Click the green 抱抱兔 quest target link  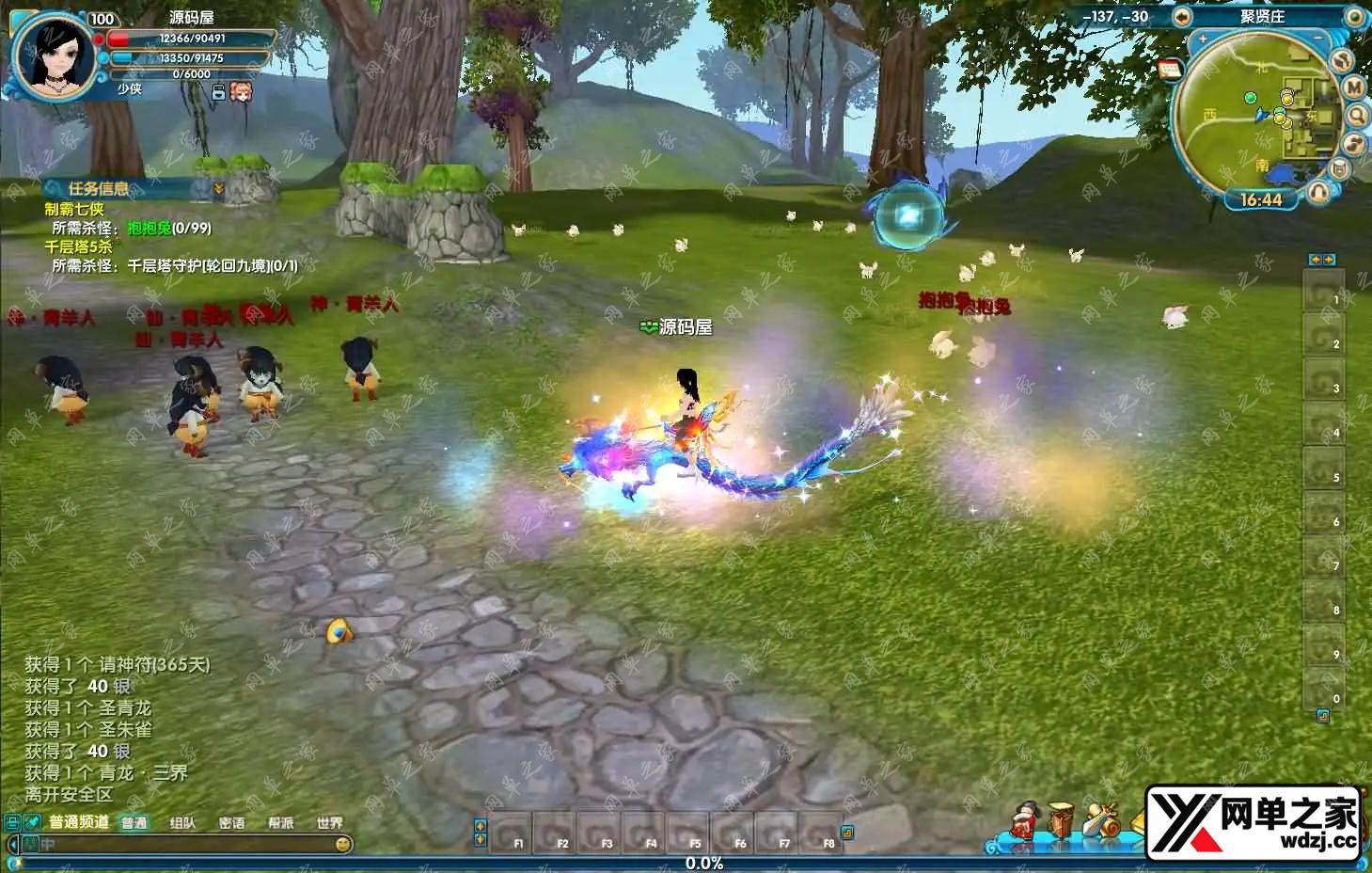pyautogui.click(x=149, y=228)
